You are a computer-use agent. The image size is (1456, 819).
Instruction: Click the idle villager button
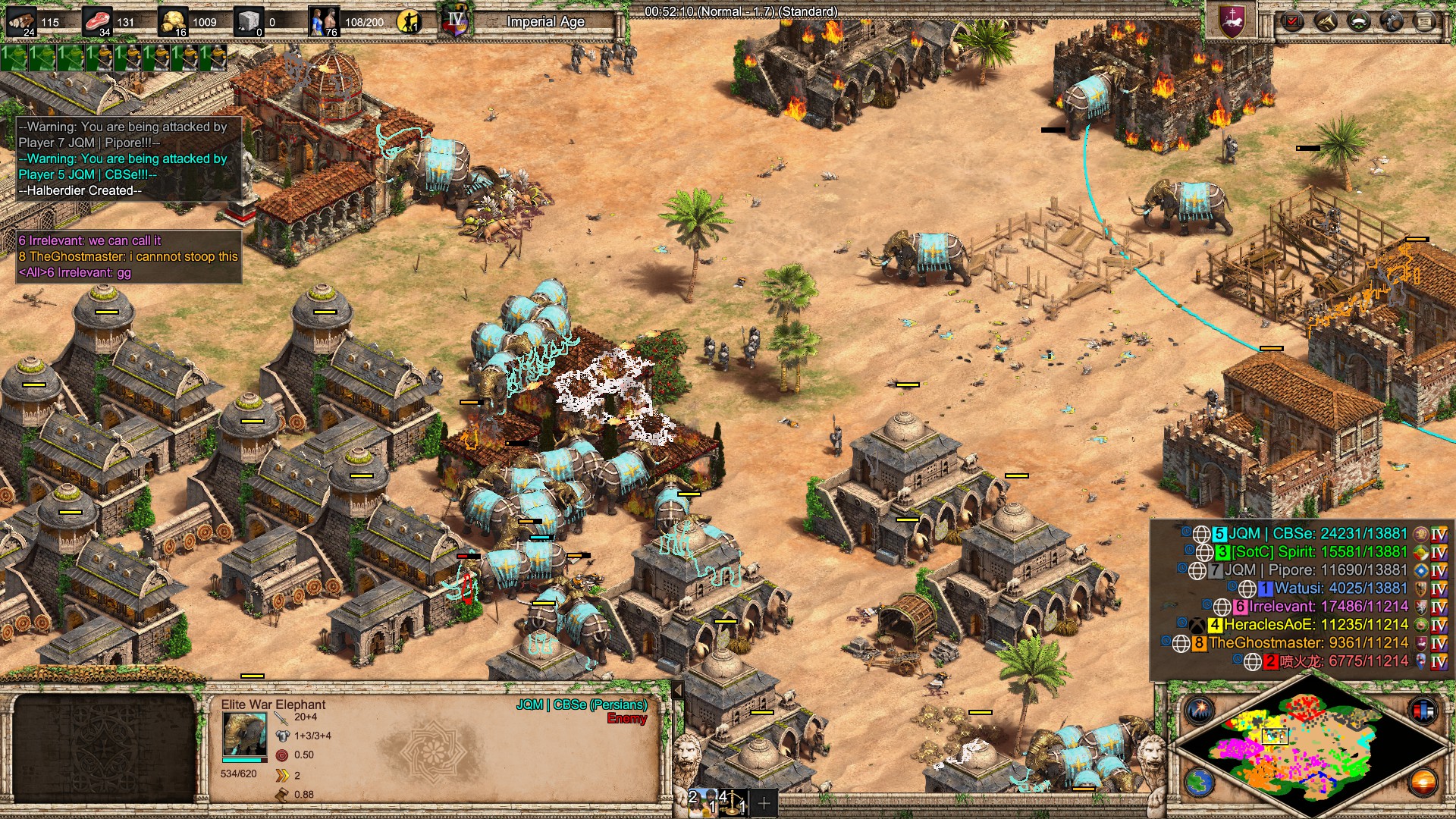pos(409,22)
